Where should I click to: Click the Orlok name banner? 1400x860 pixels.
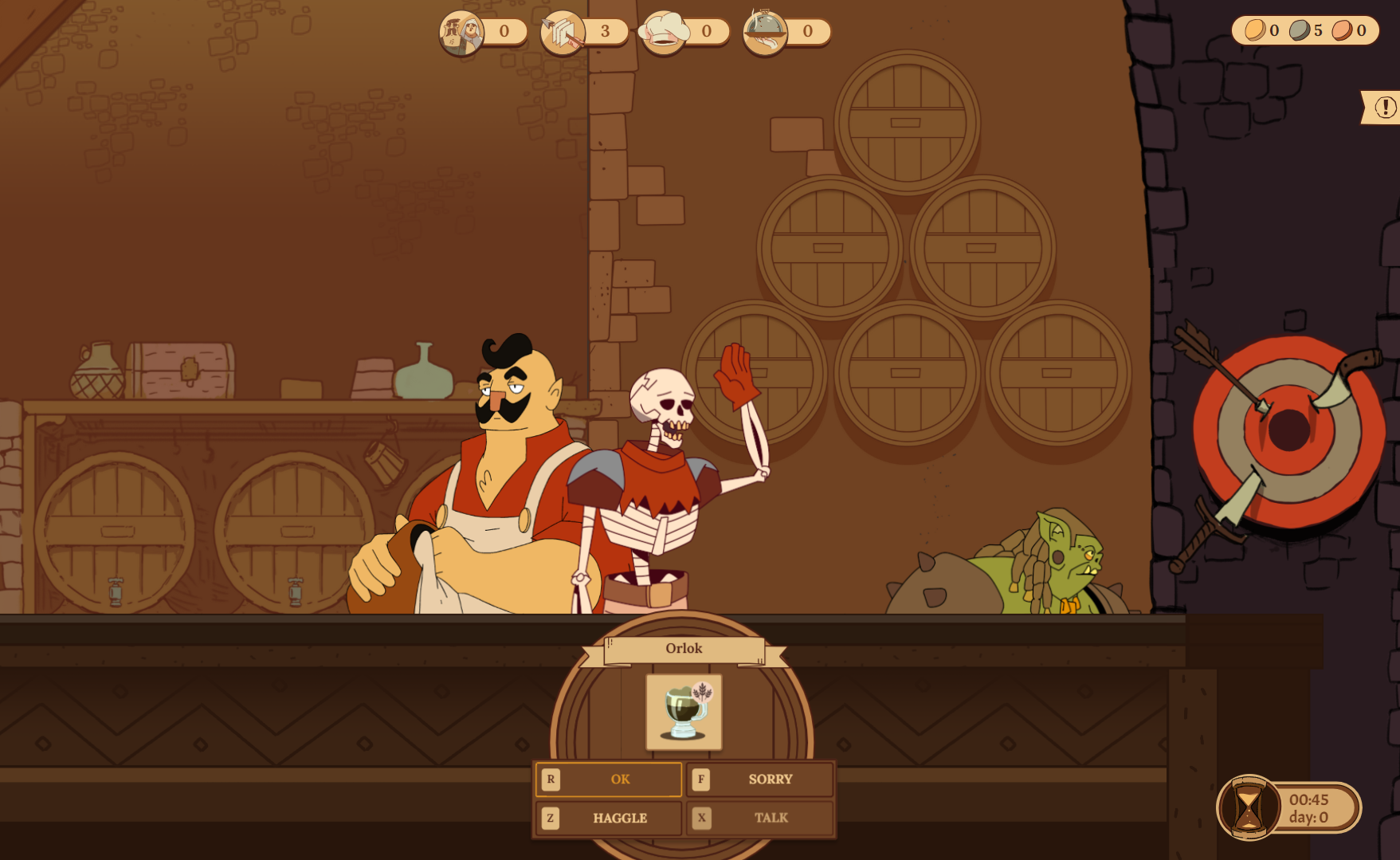684,648
